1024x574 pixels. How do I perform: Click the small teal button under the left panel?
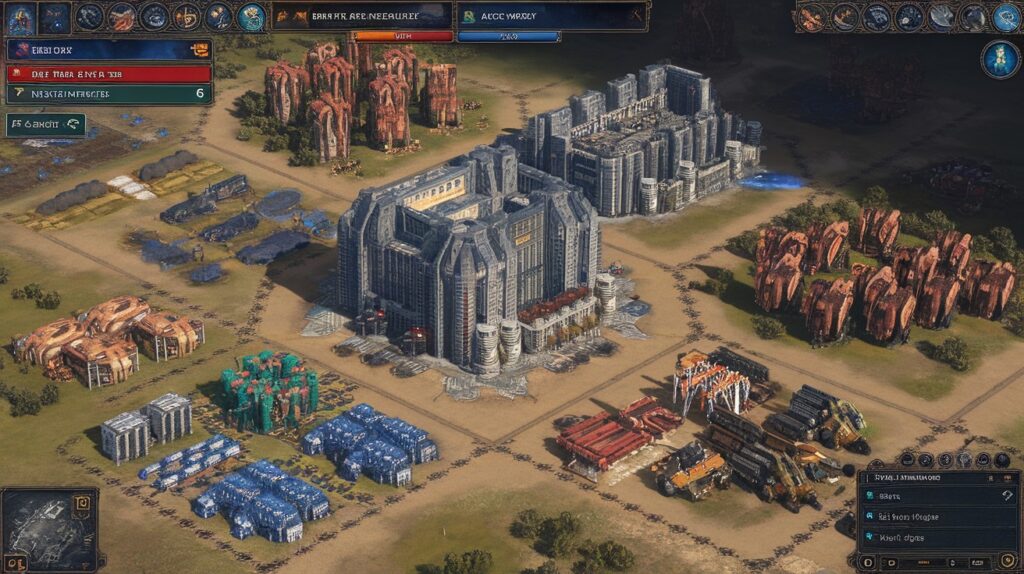point(46,125)
